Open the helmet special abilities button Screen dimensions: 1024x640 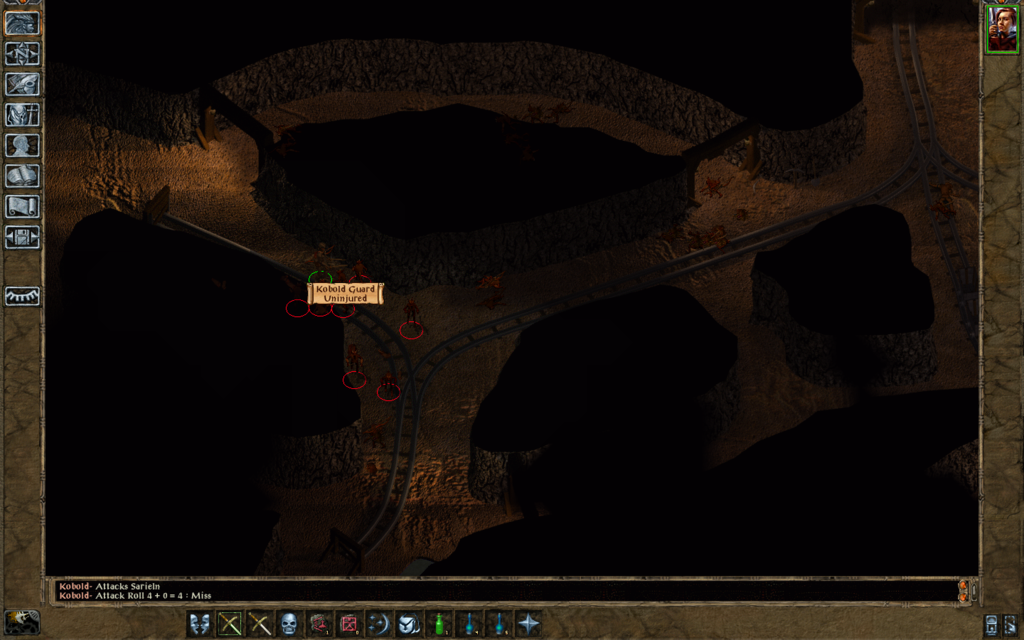pyautogui.click(x=409, y=624)
